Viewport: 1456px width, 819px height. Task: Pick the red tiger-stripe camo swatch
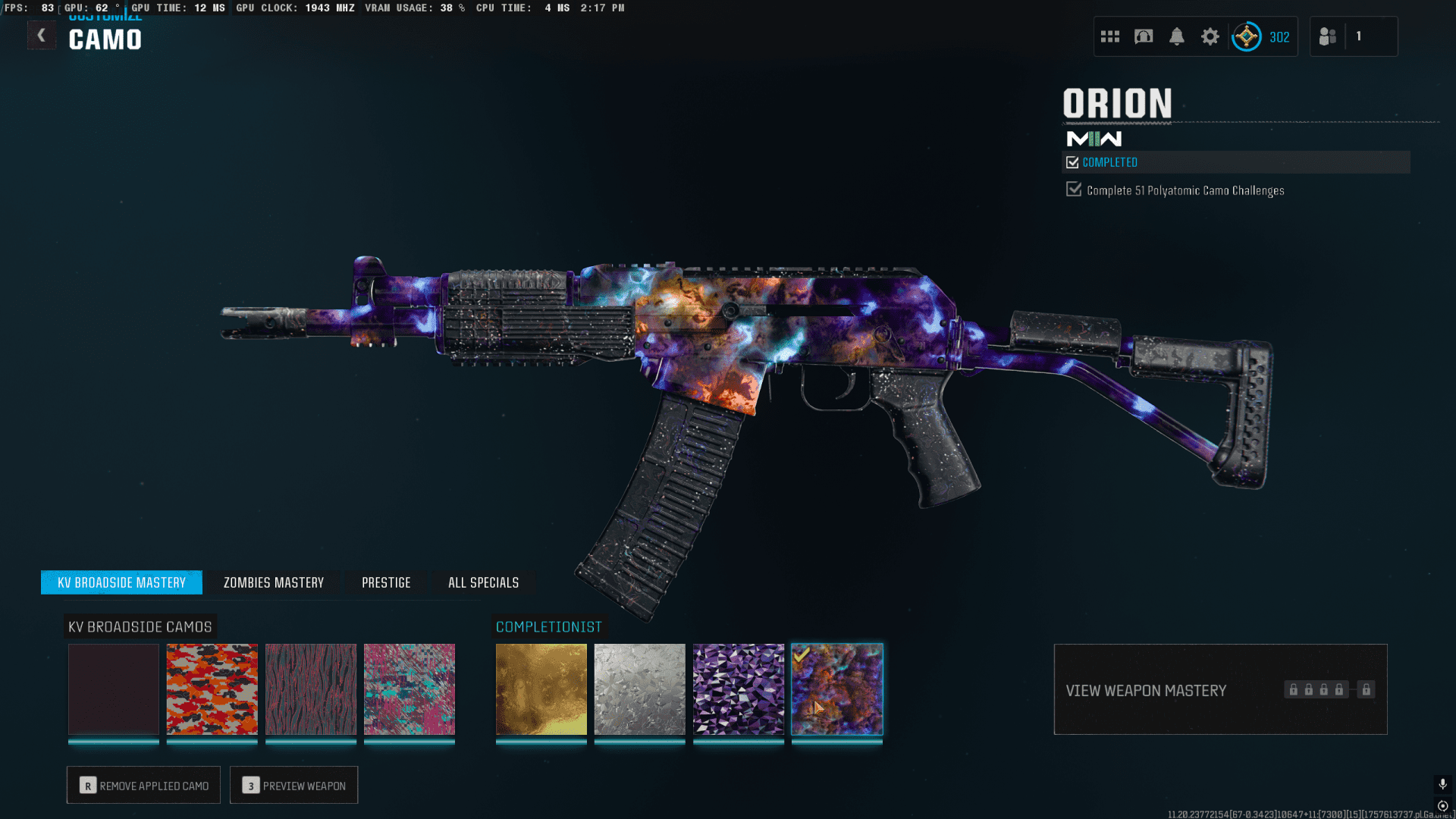(311, 689)
